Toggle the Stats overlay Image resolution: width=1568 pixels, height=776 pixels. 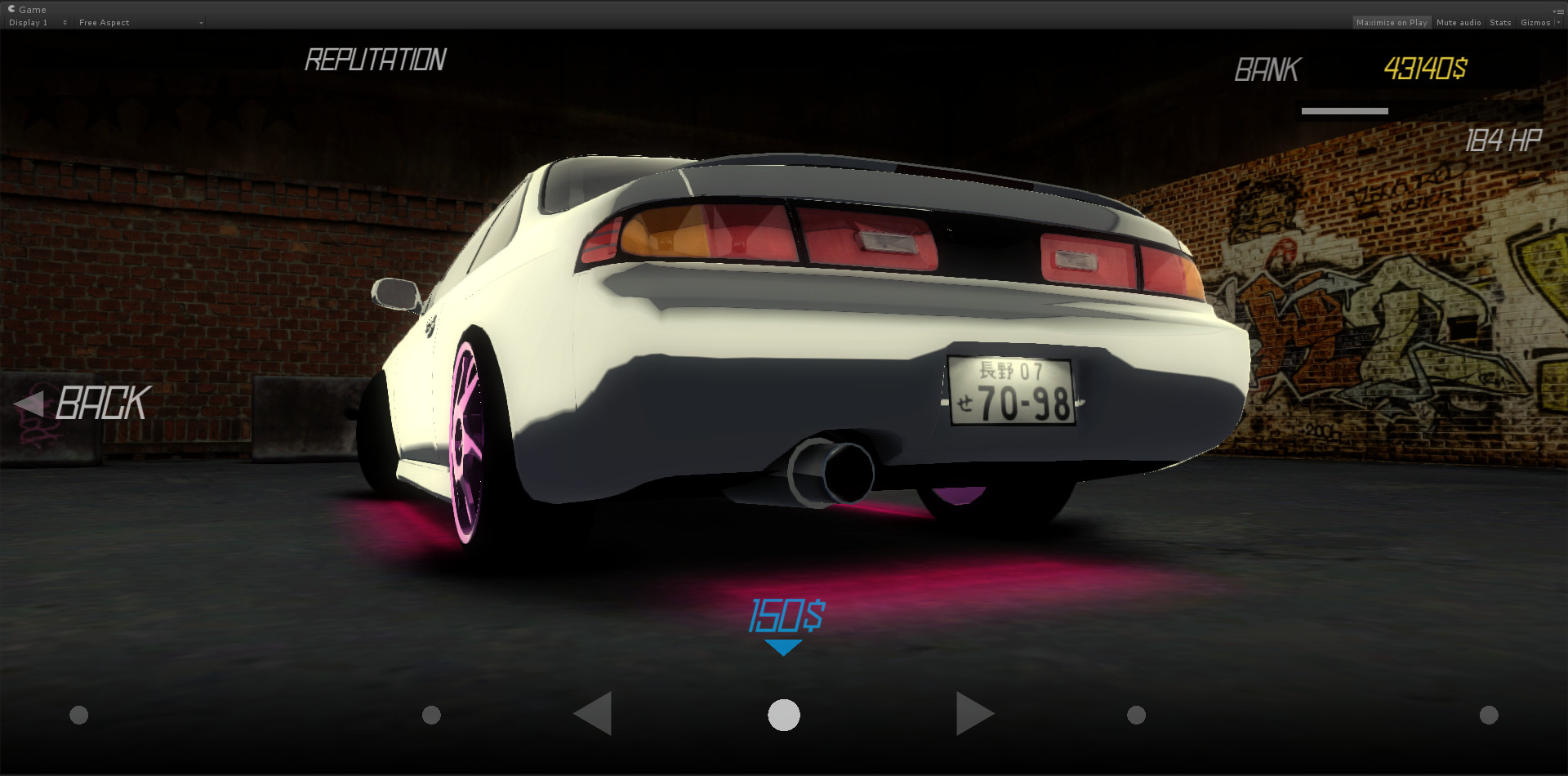point(1500,22)
